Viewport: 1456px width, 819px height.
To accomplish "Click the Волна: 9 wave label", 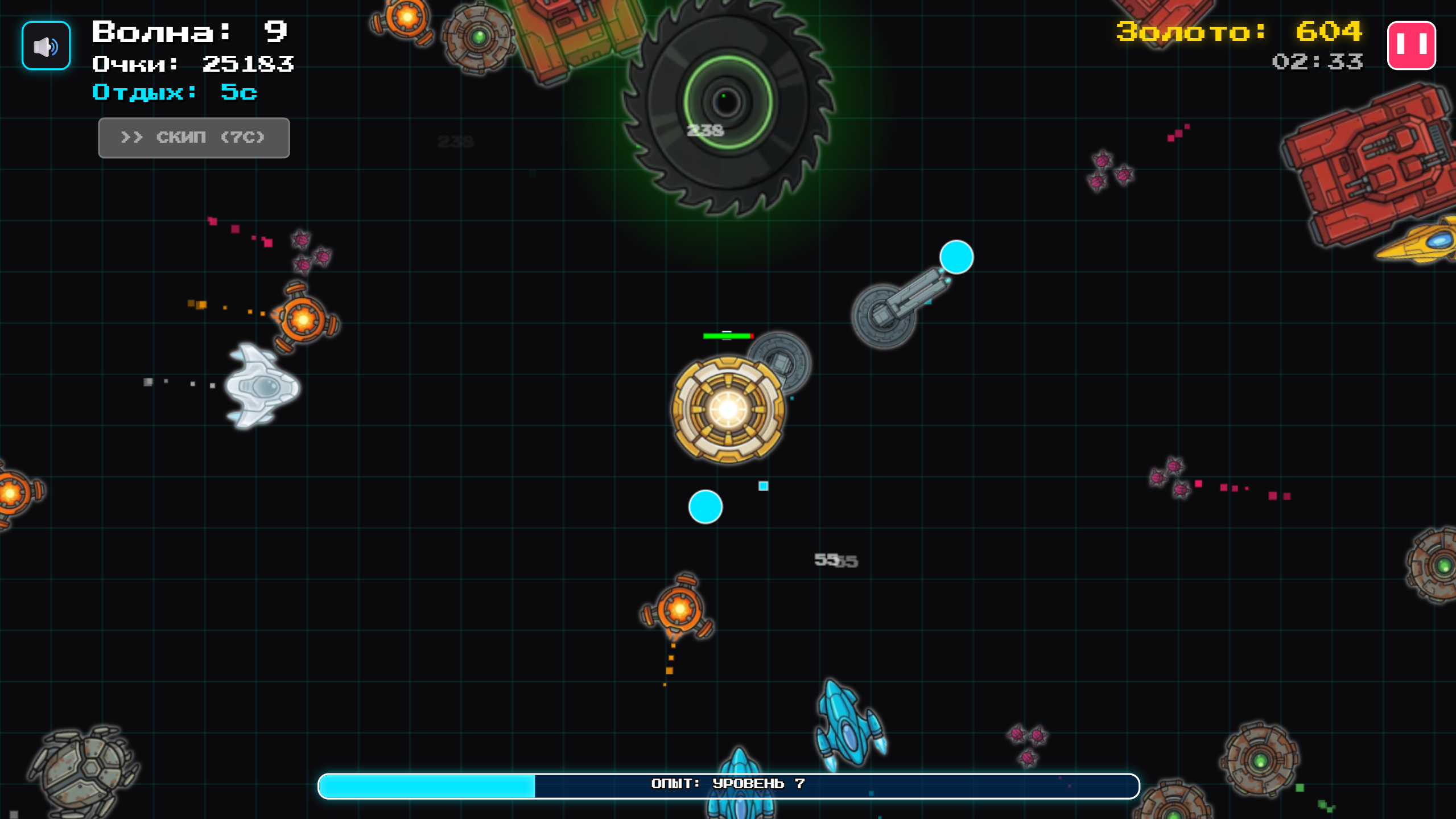I will pos(188,32).
